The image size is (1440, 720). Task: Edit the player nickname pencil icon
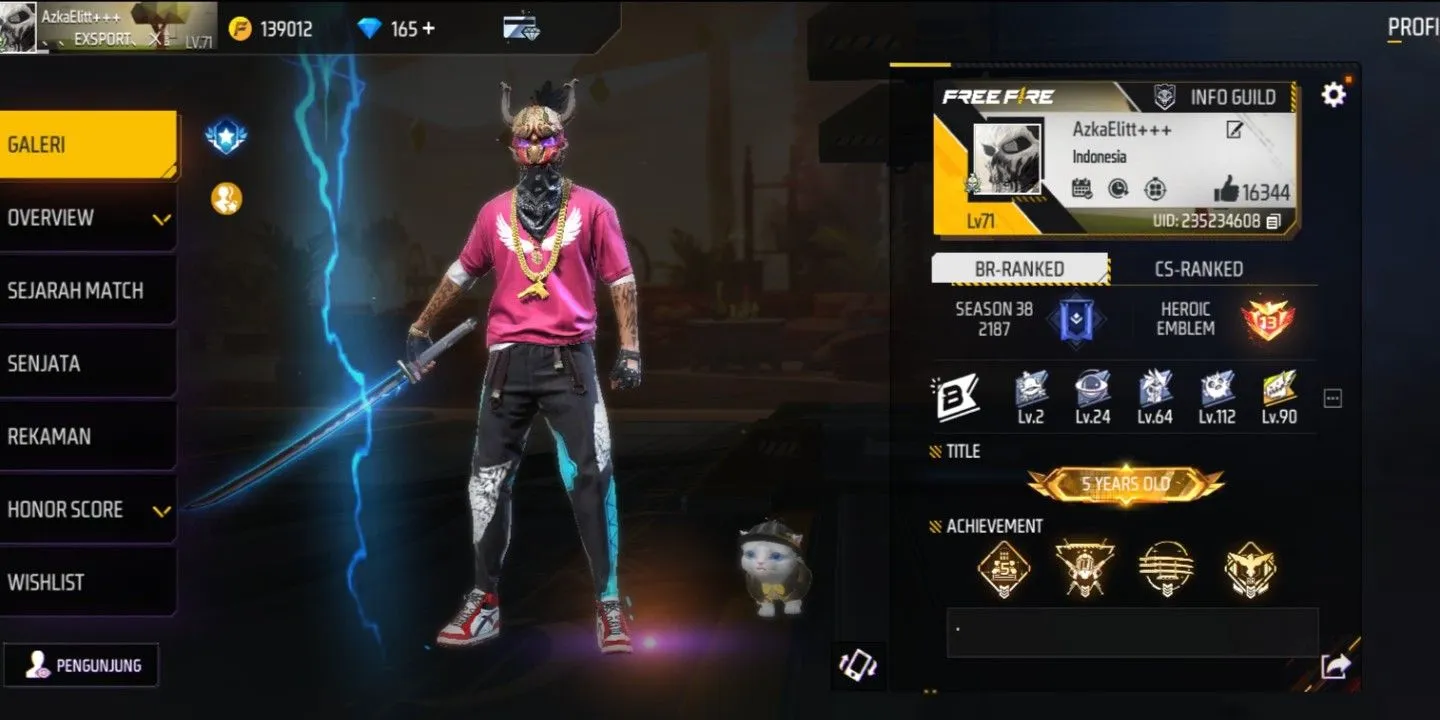click(x=1234, y=130)
